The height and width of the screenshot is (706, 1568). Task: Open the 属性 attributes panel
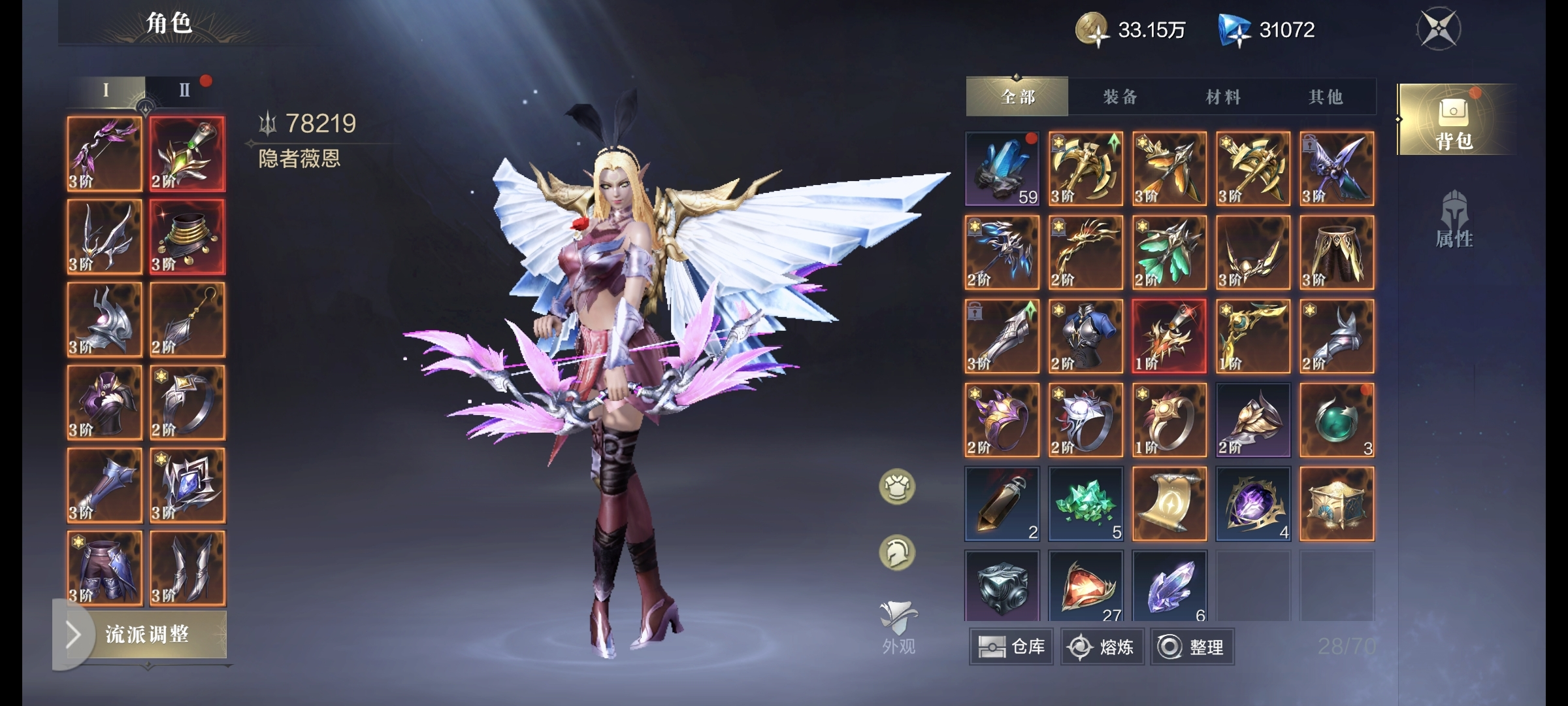(x=1454, y=220)
